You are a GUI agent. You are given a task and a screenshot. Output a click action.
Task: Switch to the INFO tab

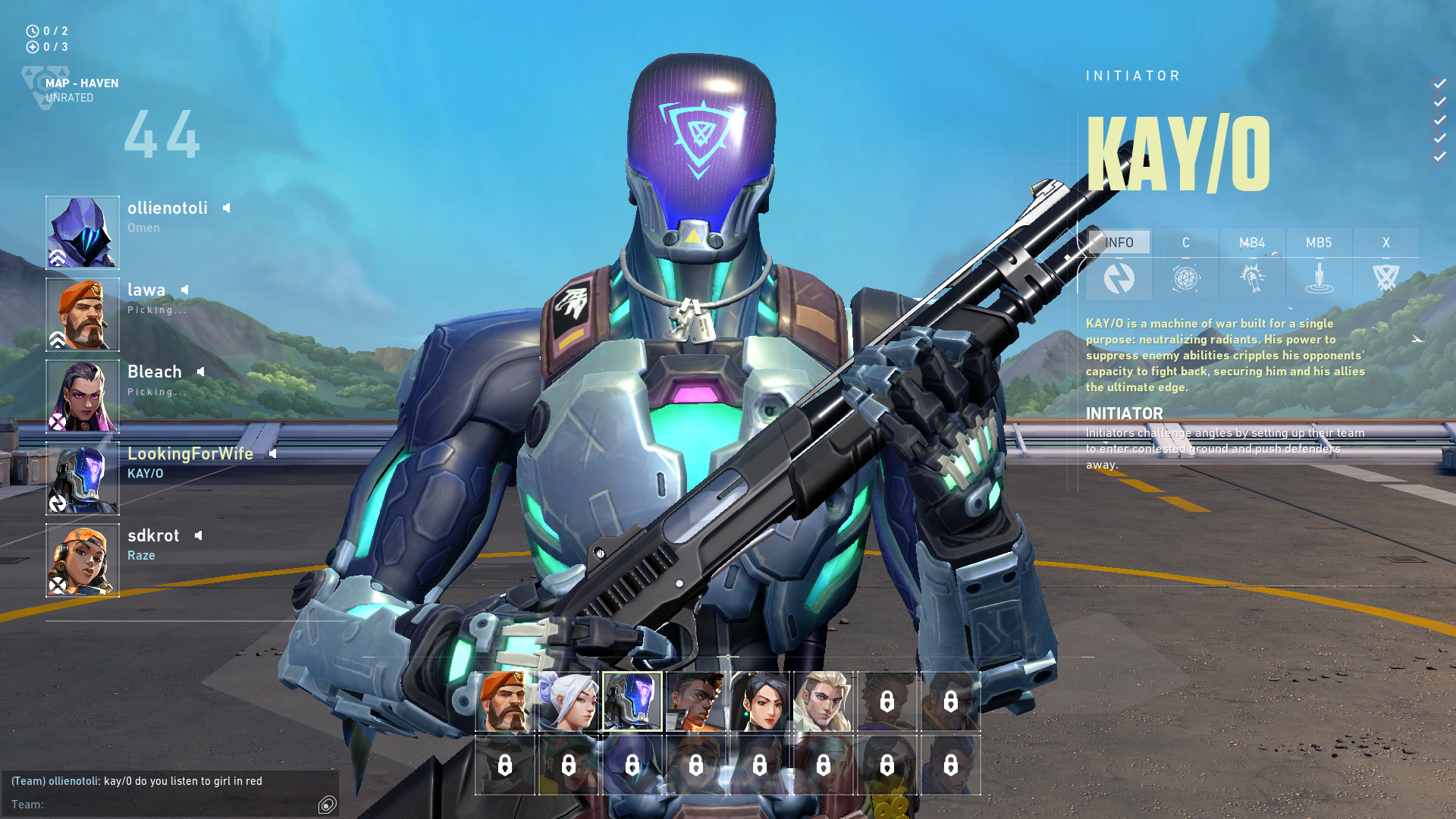point(1119,243)
